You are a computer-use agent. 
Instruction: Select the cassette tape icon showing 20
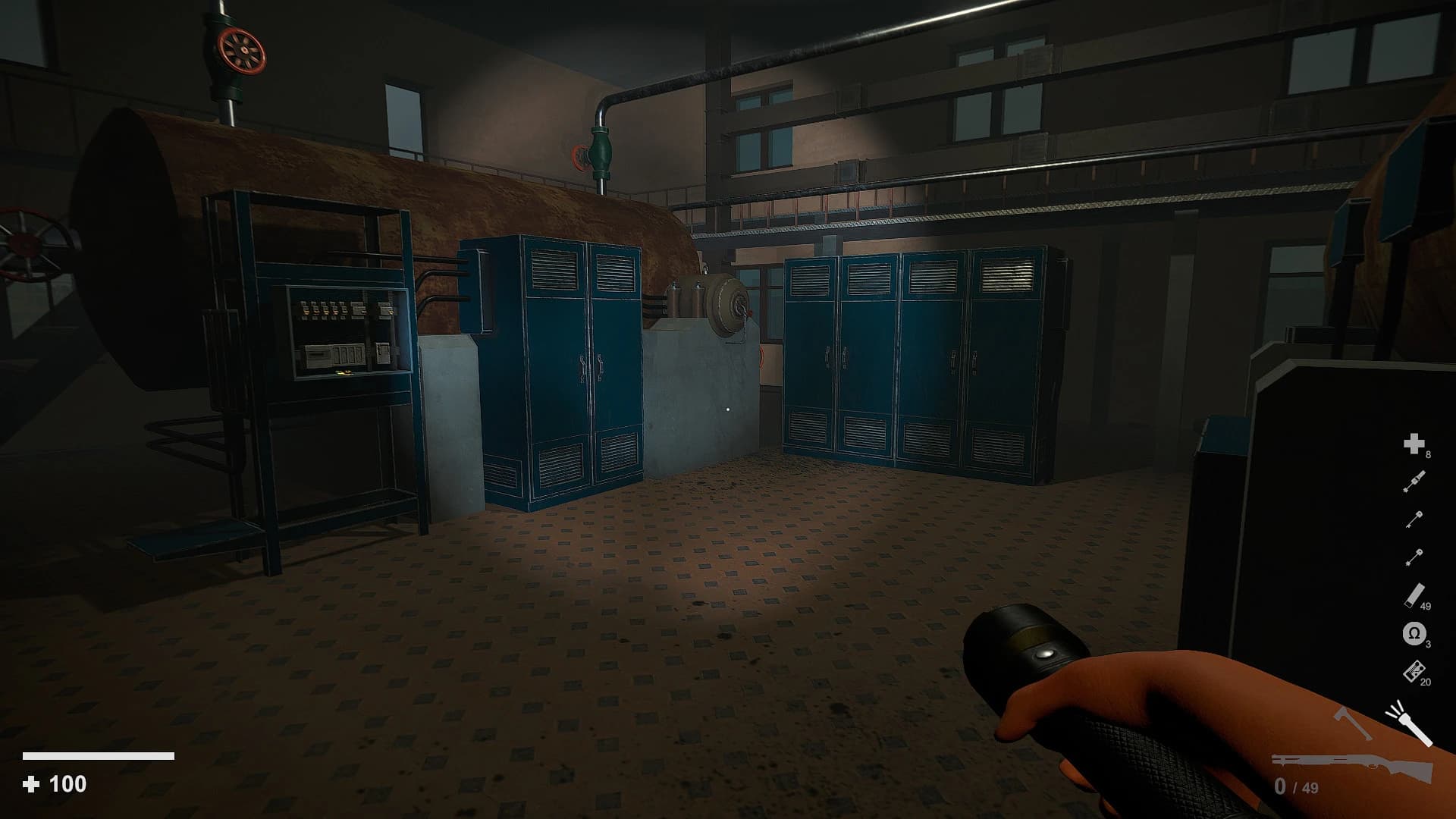click(x=1415, y=670)
